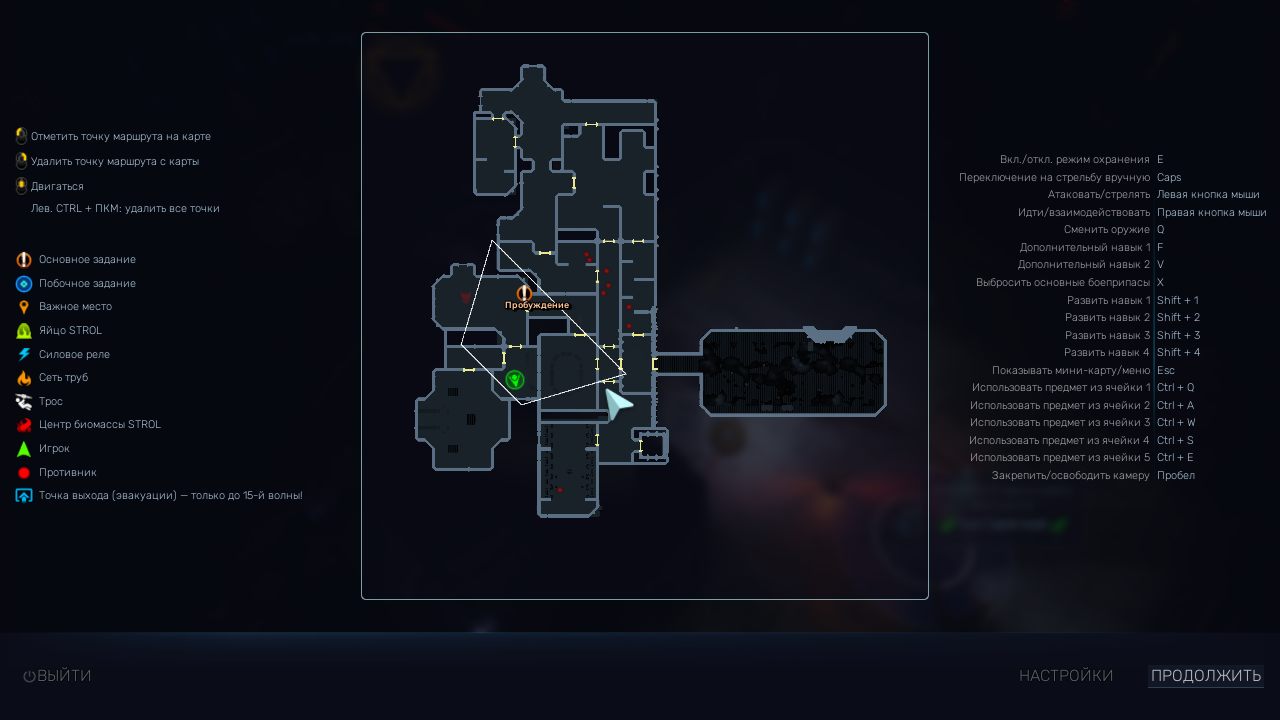This screenshot has height=720, width=1280.
Task: Open the НАСТРОЙКИ settings menu
Action: [x=1065, y=676]
